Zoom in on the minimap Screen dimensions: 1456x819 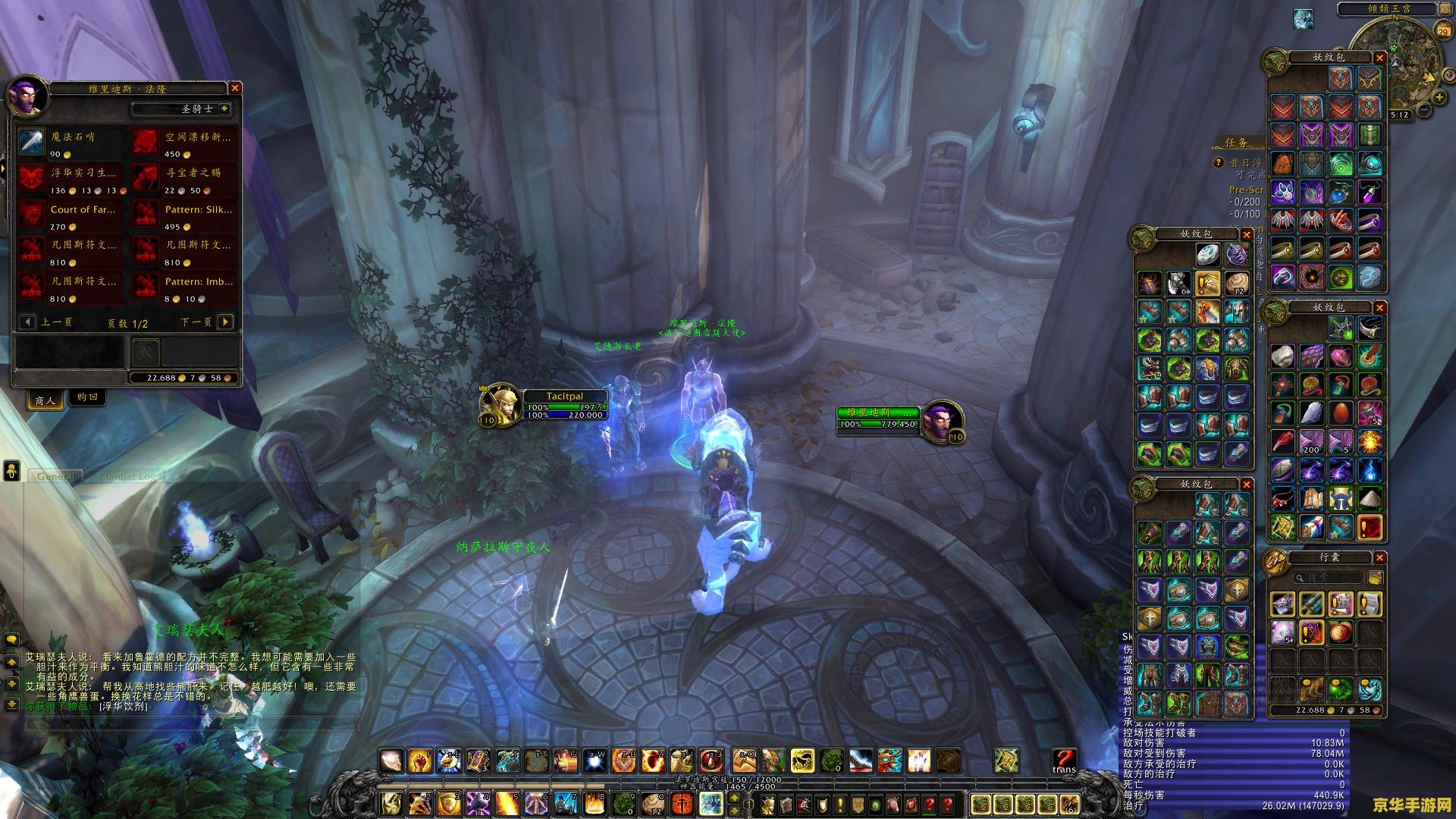pos(1439,96)
